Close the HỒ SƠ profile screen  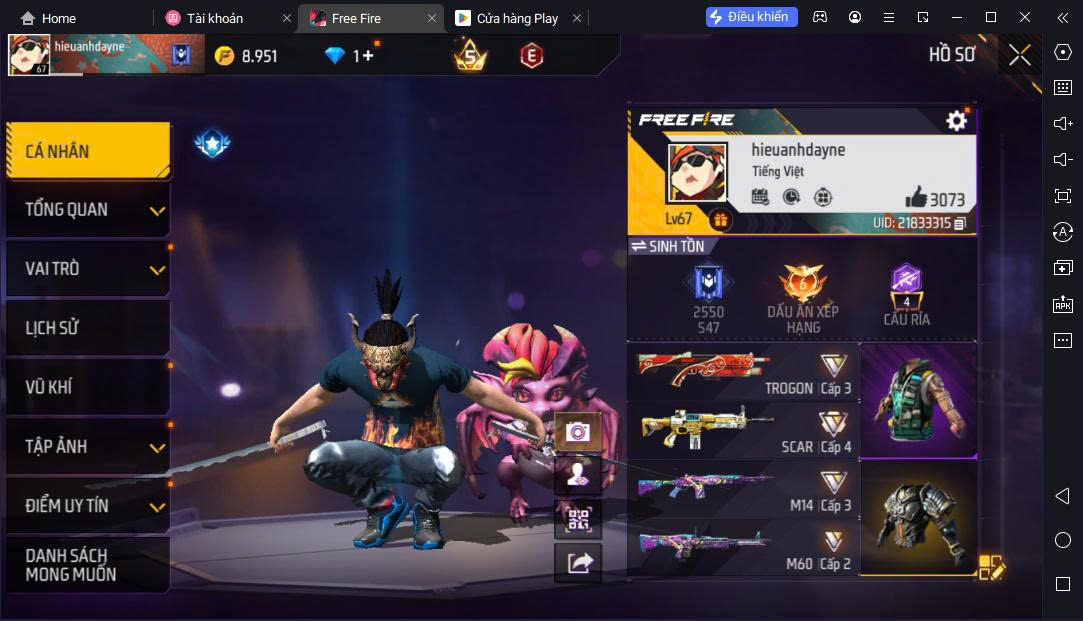click(1019, 55)
